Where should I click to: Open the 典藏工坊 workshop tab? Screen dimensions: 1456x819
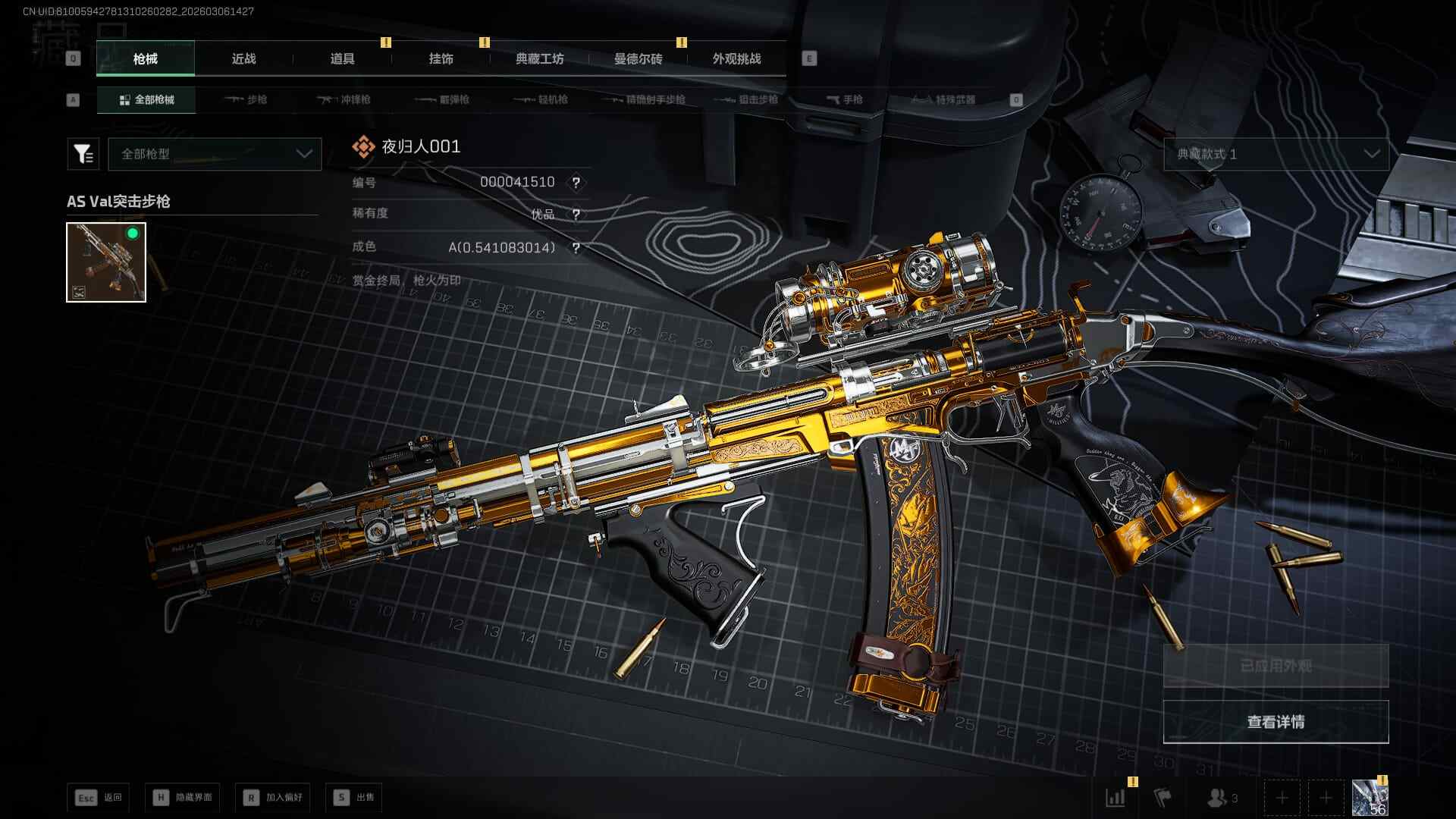(539, 59)
